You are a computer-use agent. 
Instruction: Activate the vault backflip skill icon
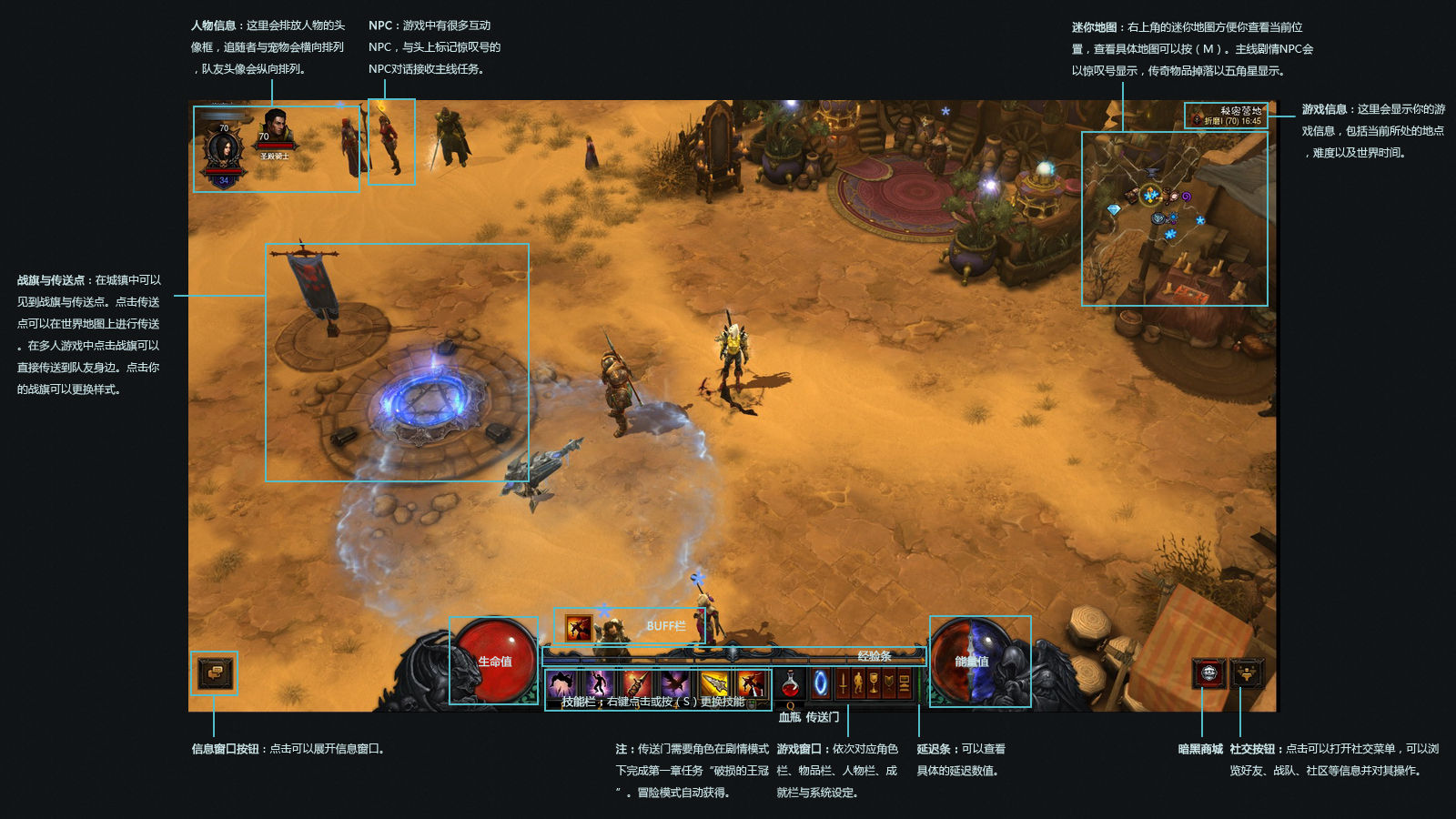pos(561,683)
